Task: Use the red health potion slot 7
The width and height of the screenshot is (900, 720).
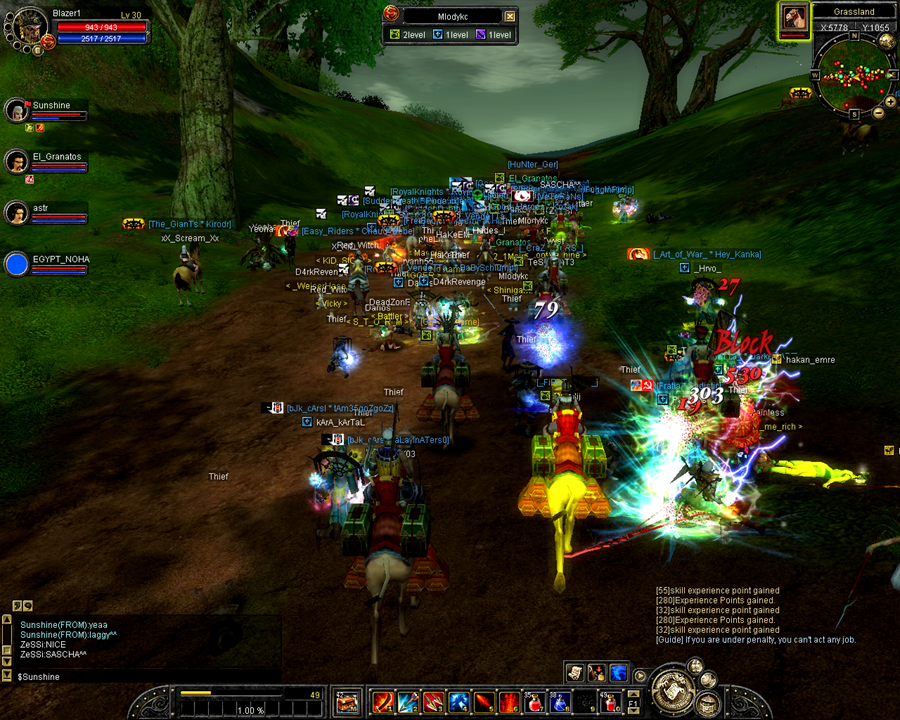Action: click(x=534, y=702)
